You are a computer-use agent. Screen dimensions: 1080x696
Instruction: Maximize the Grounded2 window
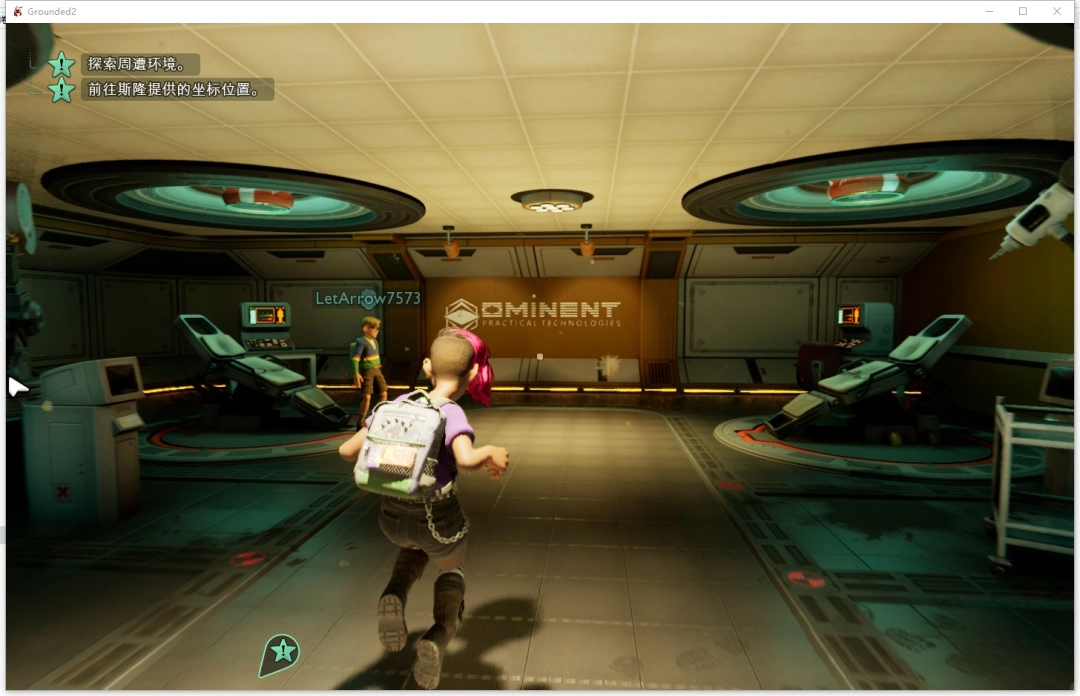pyautogui.click(x=1023, y=11)
